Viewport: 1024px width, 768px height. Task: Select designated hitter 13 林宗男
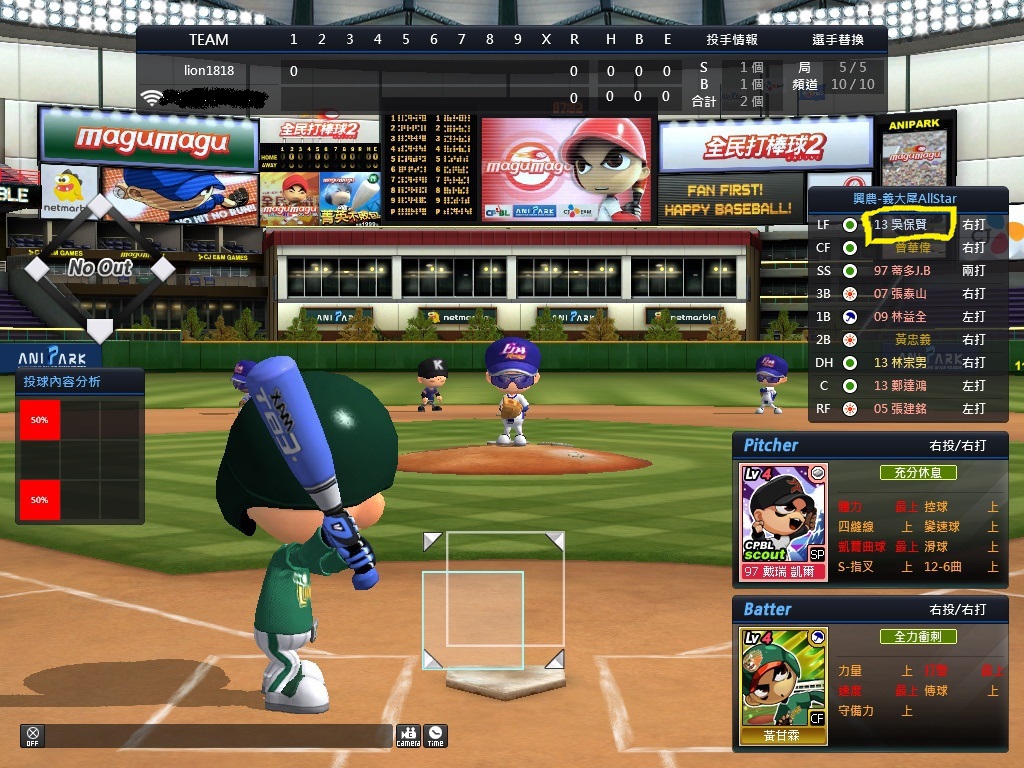(900, 363)
